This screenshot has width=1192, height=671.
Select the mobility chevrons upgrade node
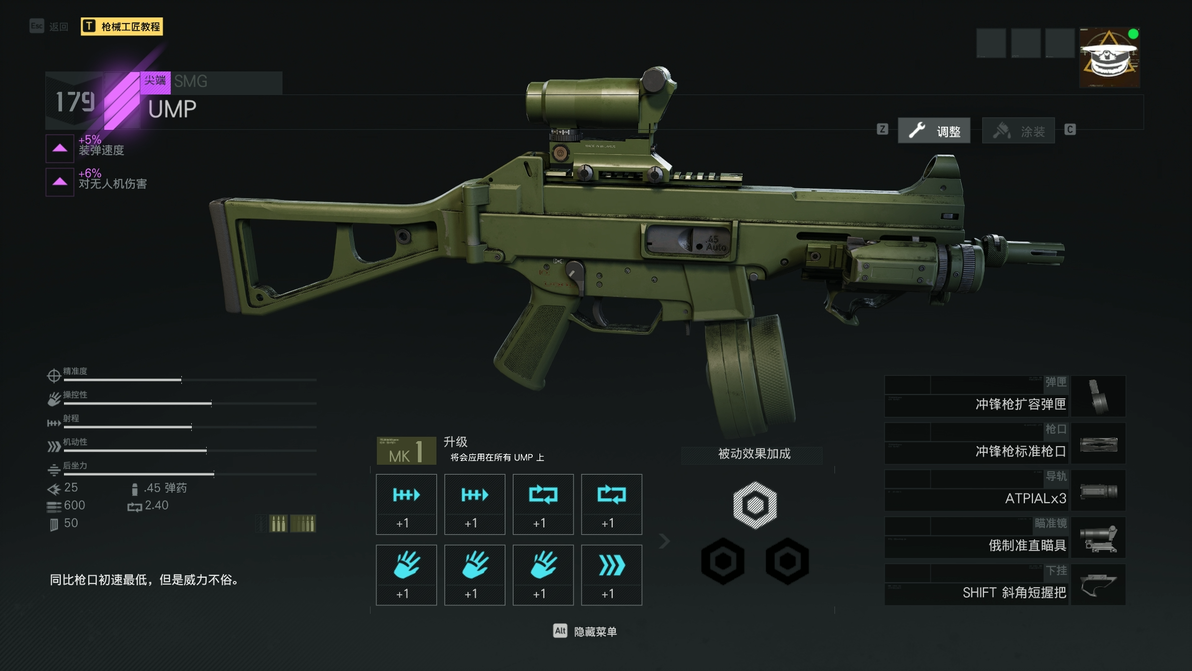click(611, 575)
